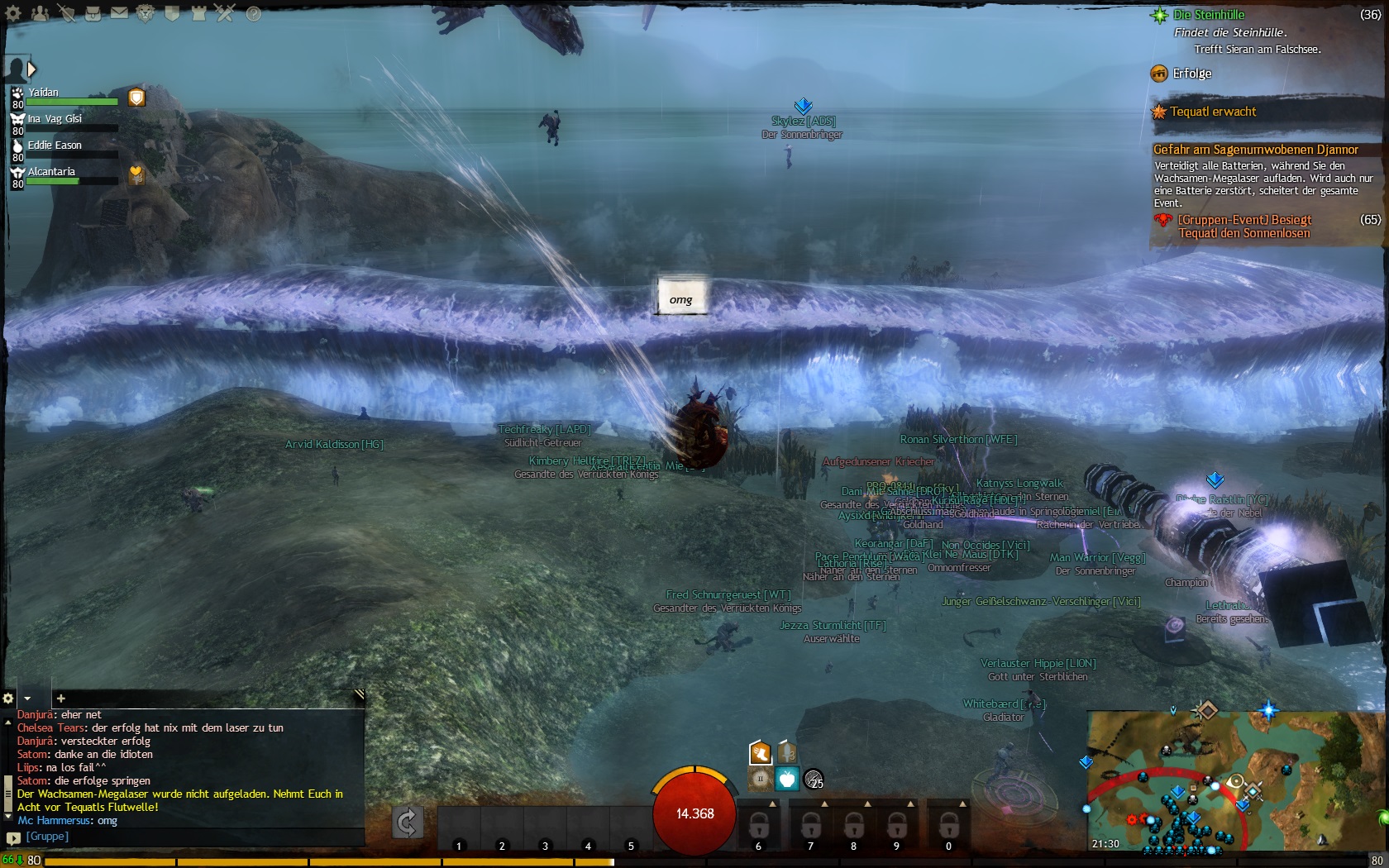The height and width of the screenshot is (868, 1389).
Task: Open the mail envelope icon
Action: tap(119, 13)
